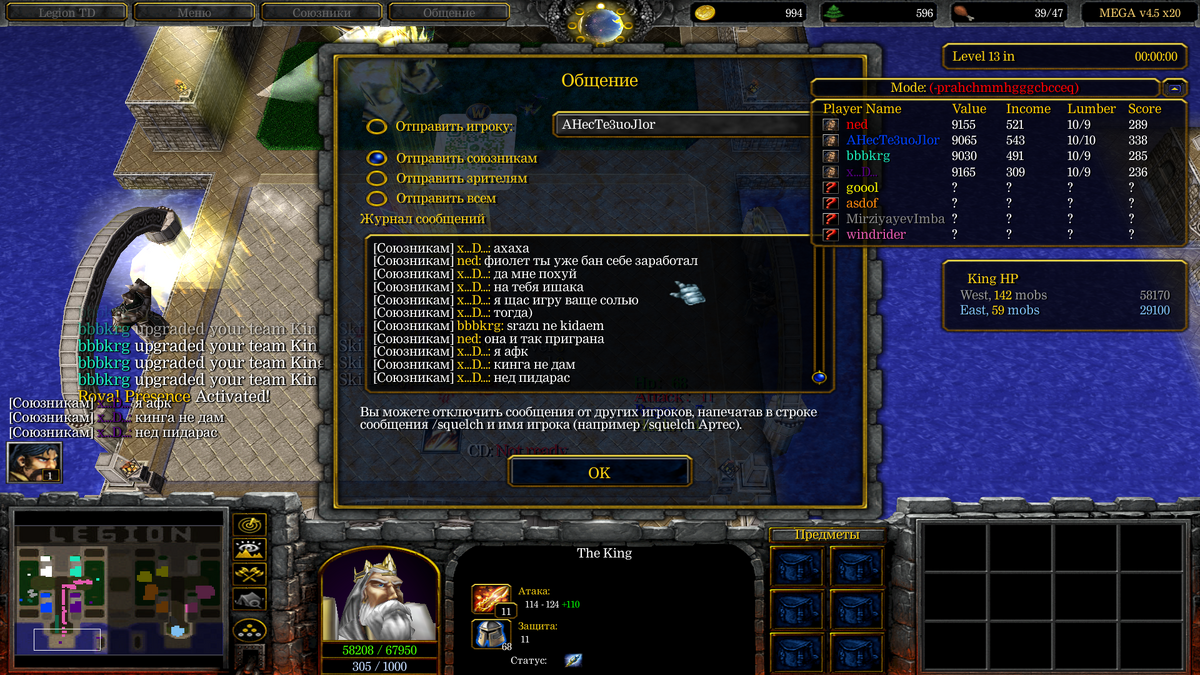Screen dimensions: 1200x675
Task: Open the Союзники allies menu
Action: click(x=320, y=13)
